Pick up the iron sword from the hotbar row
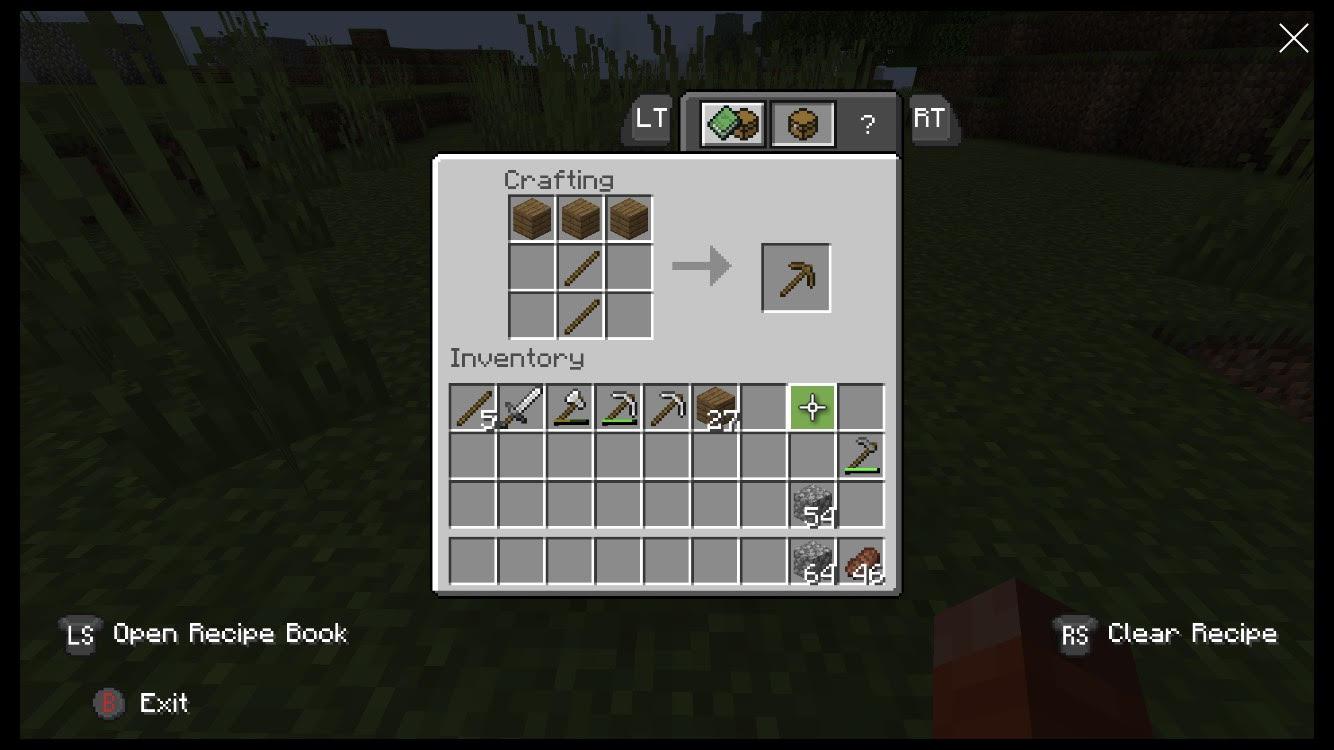 coord(521,407)
